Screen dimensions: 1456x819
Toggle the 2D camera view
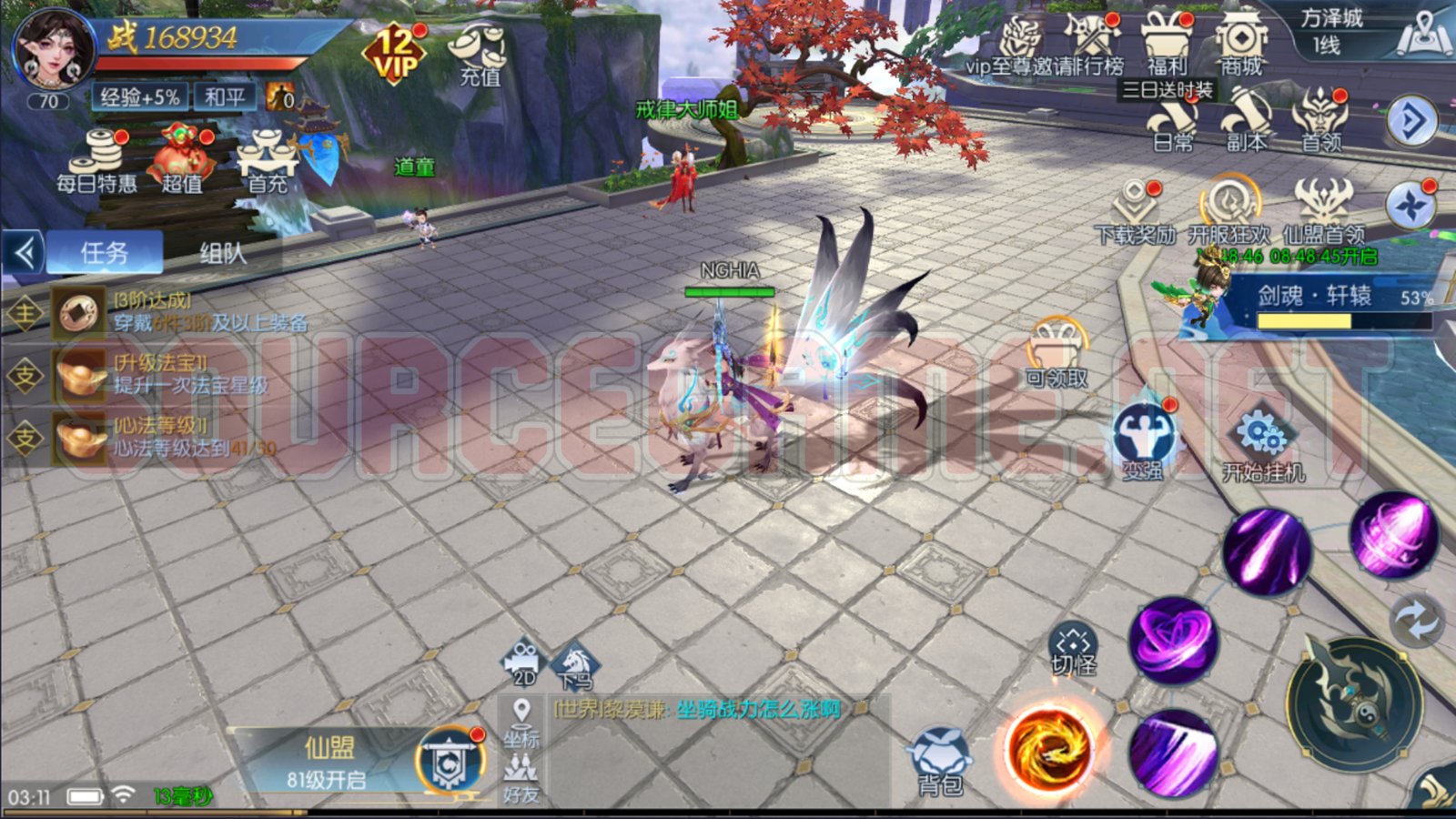pyautogui.click(x=524, y=664)
